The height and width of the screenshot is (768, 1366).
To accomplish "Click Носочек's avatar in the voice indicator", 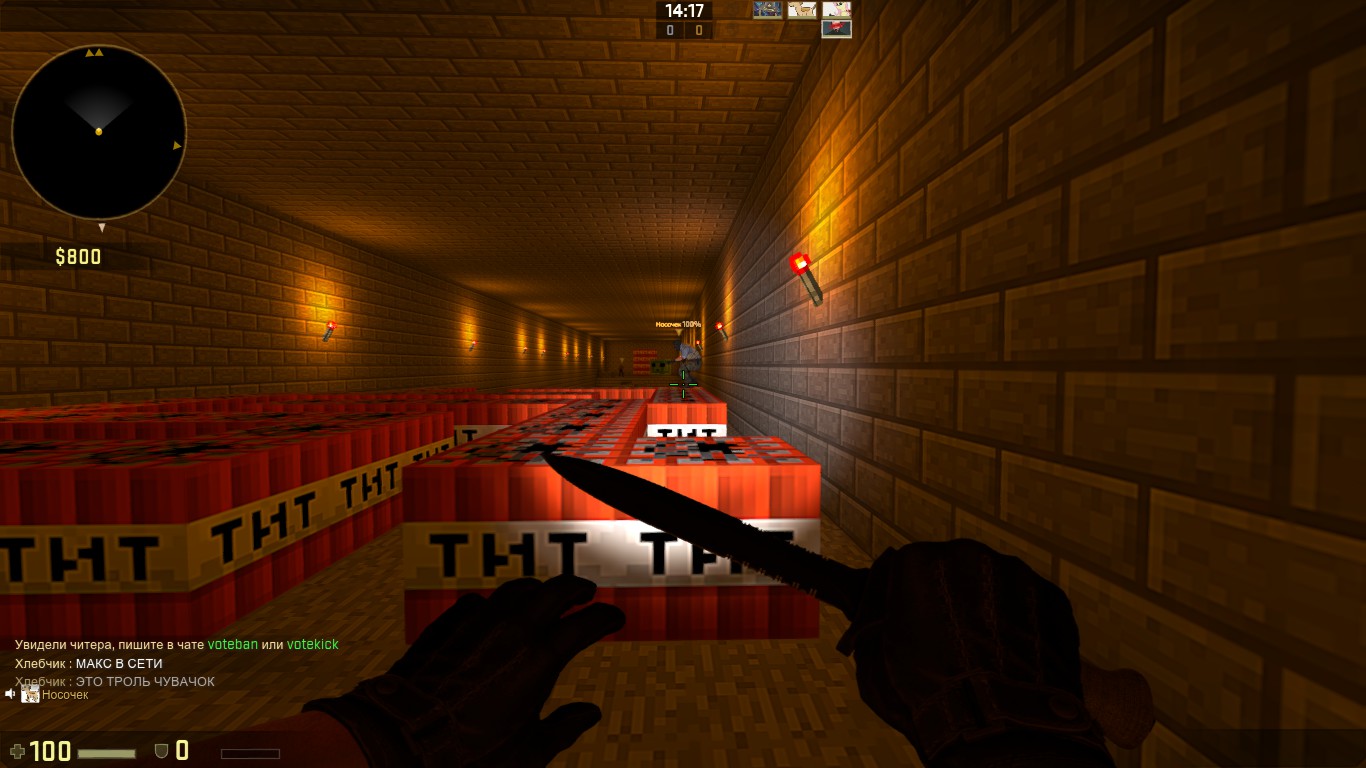I will (x=30, y=694).
